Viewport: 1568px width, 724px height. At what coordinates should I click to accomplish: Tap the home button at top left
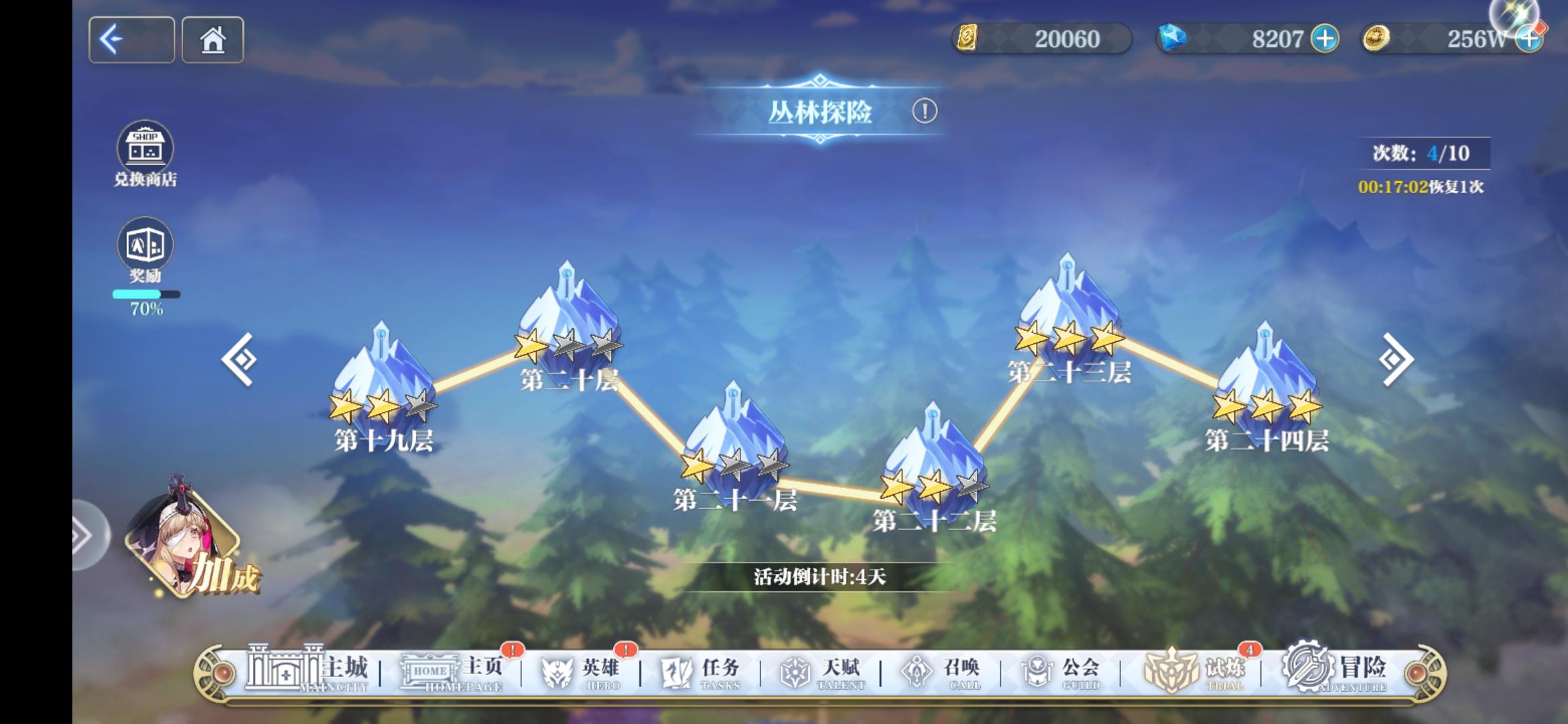click(213, 40)
